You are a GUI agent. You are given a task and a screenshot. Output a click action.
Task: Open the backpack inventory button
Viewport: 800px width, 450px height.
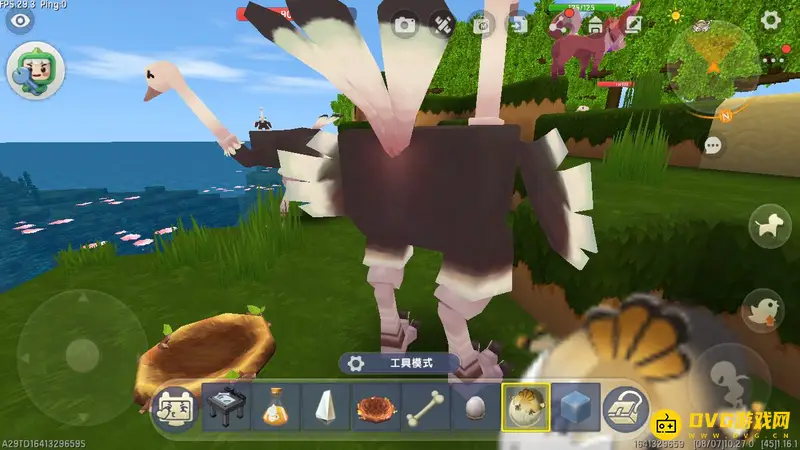[x=626, y=407]
